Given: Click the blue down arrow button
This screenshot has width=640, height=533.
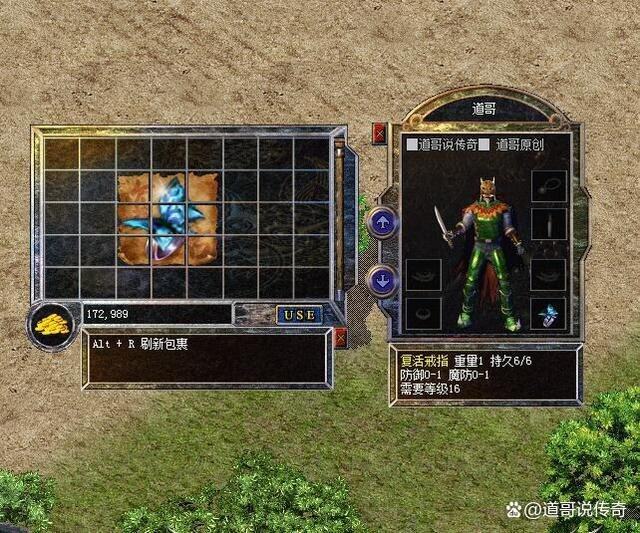Looking at the screenshot, I should click(x=383, y=279).
